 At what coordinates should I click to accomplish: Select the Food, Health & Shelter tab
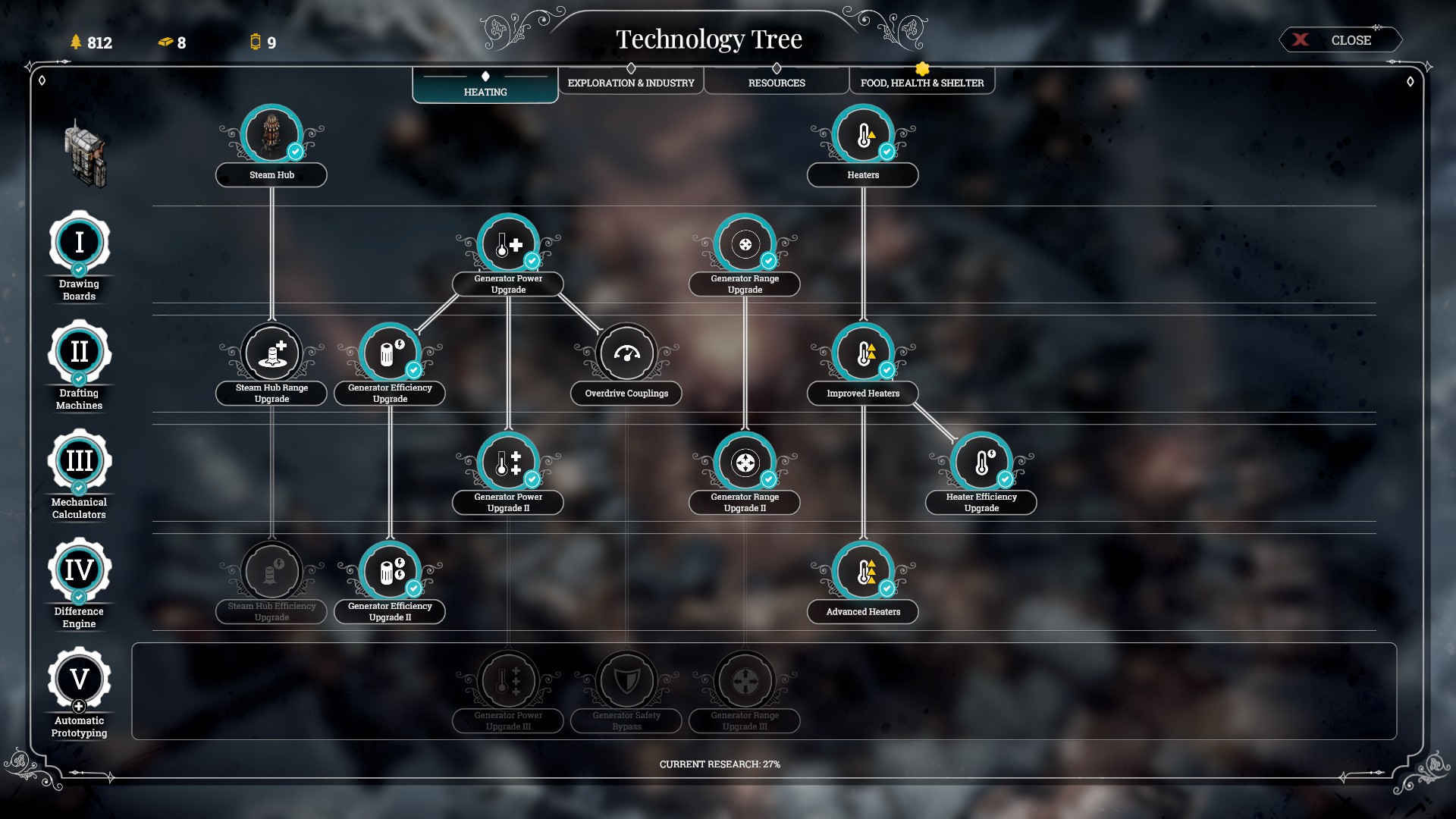[x=921, y=82]
